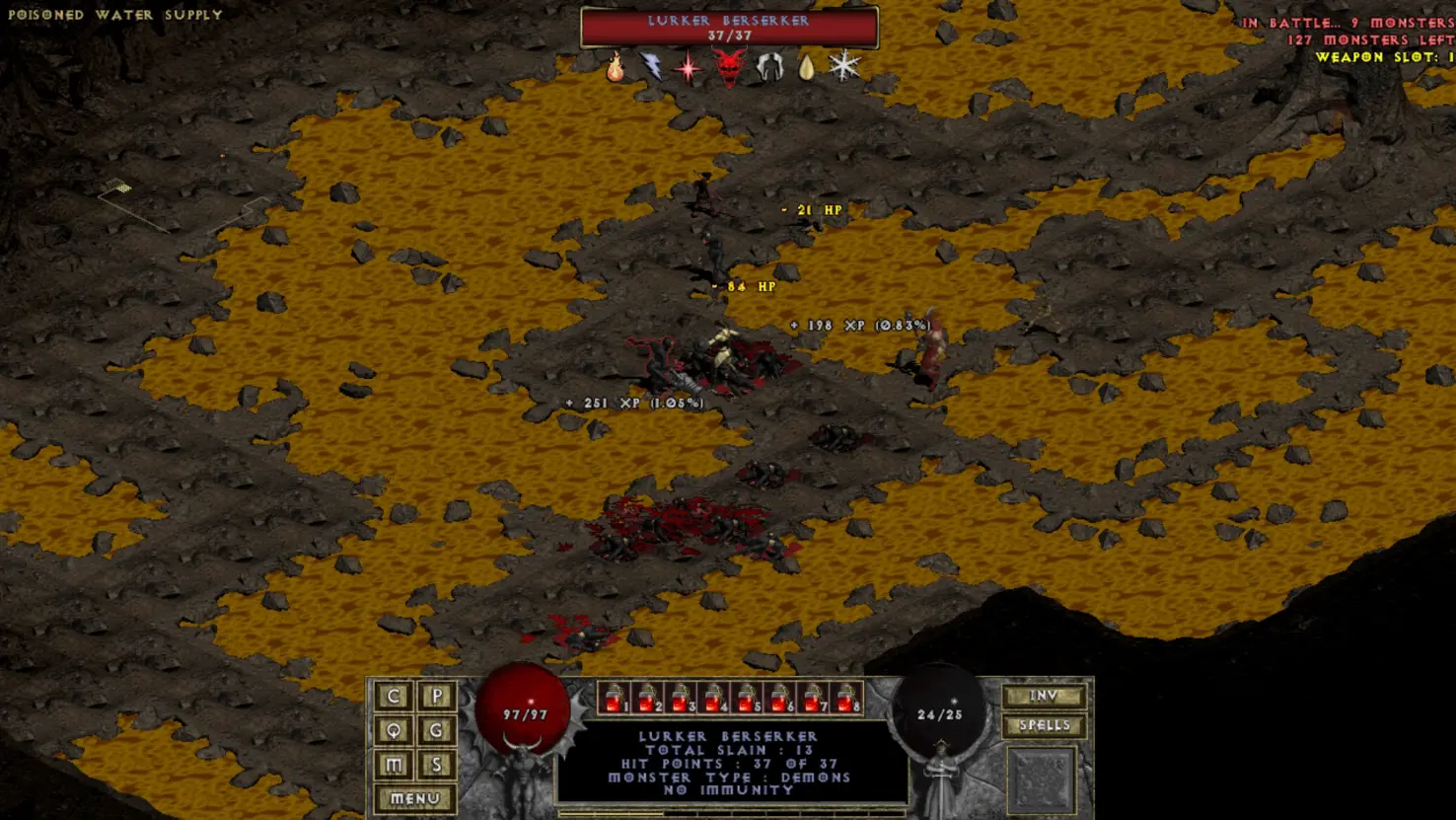The image size is (1456, 820).
Task: Use the red potion in belt slot 1
Action: click(614, 698)
